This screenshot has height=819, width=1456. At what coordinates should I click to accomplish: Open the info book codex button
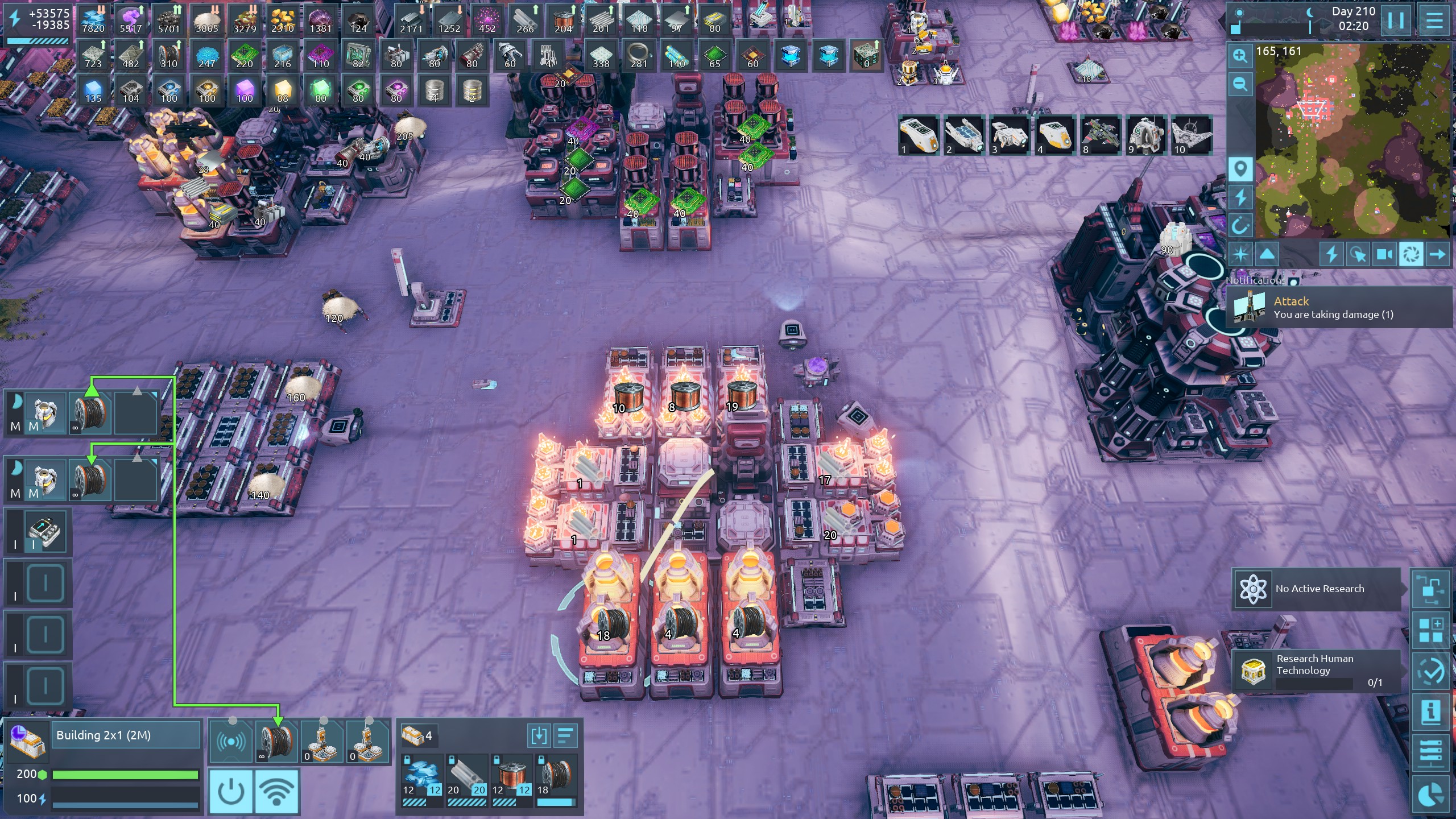1430,712
